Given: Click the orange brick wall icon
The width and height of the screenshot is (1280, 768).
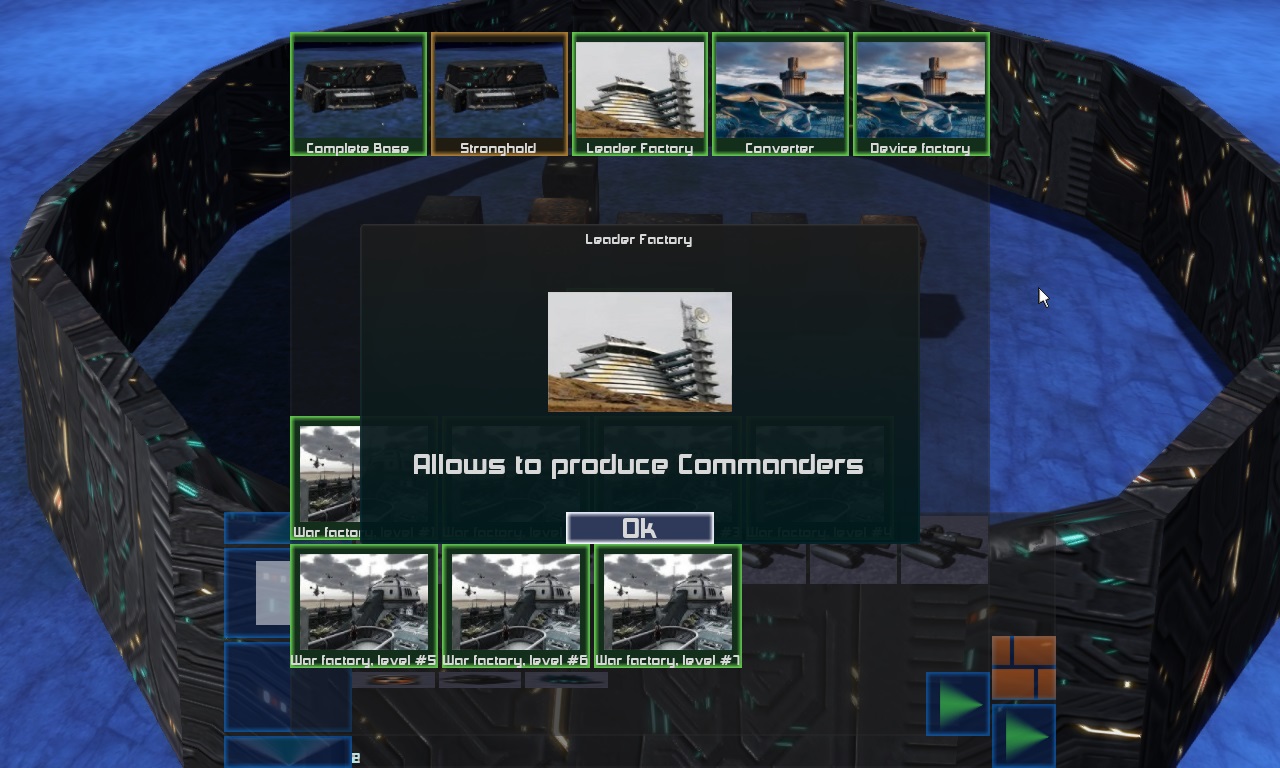Looking at the screenshot, I should click(1023, 667).
